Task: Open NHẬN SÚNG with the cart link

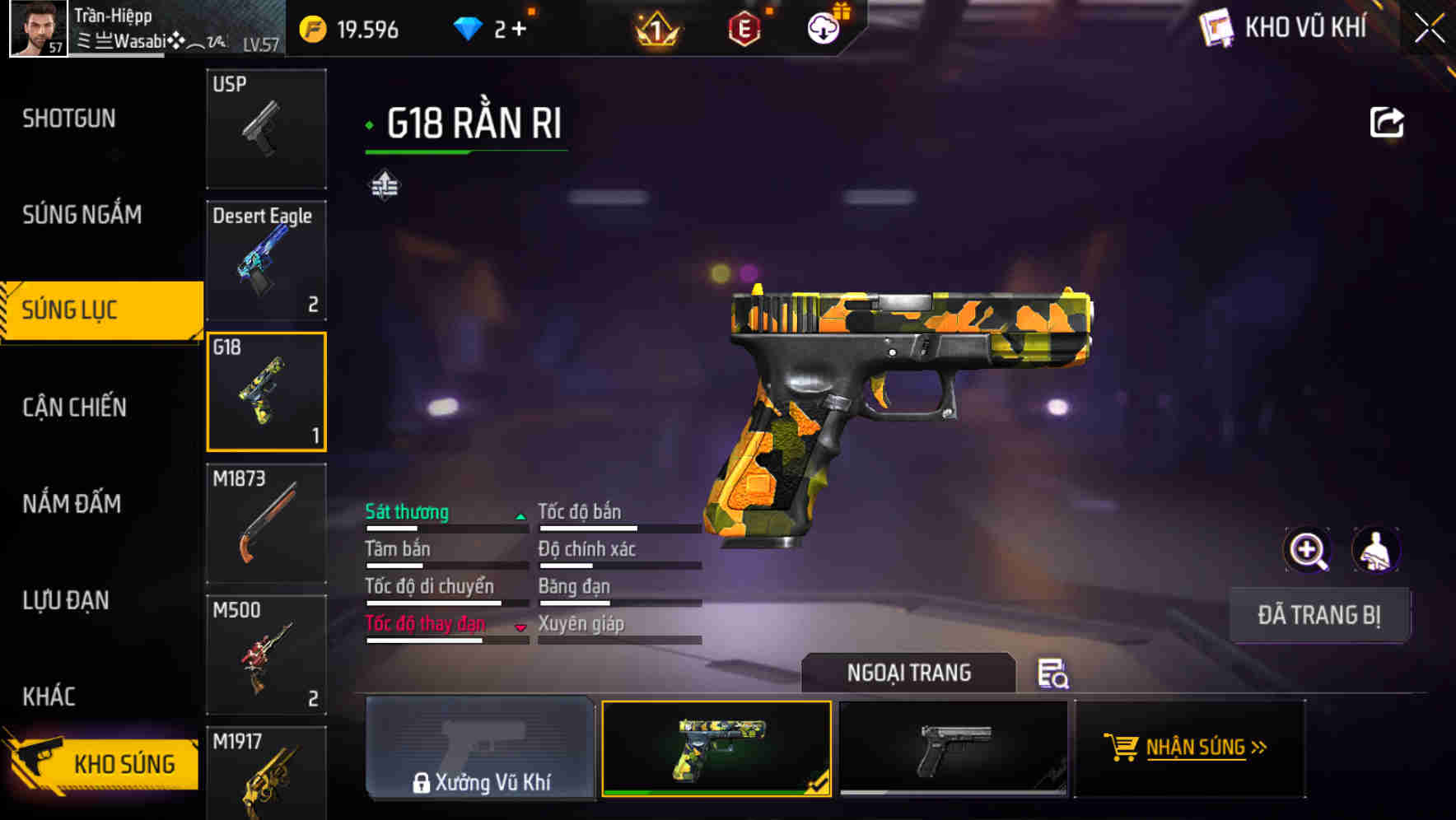Action: [x=1192, y=748]
